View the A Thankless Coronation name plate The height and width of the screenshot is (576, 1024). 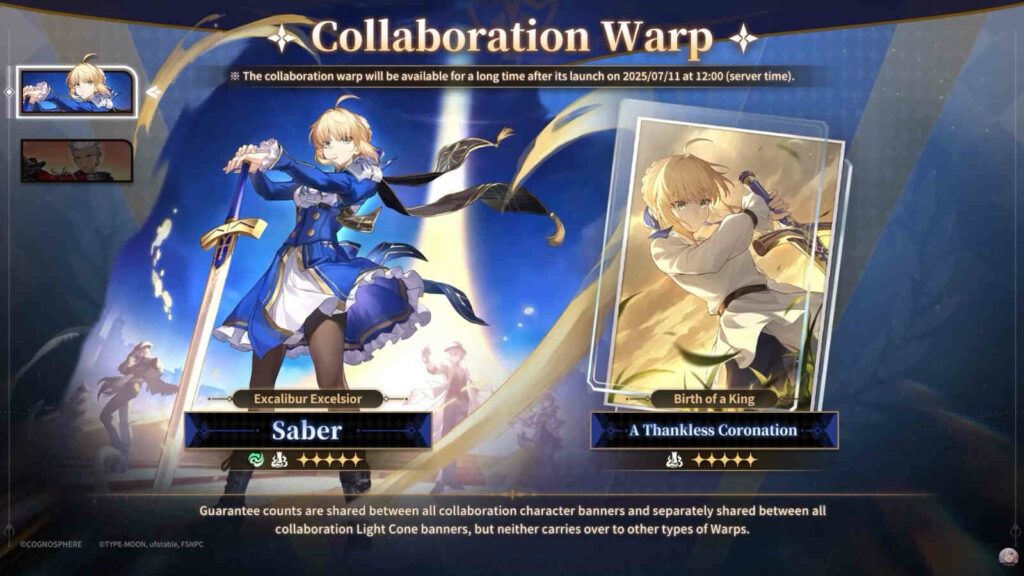tap(714, 430)
